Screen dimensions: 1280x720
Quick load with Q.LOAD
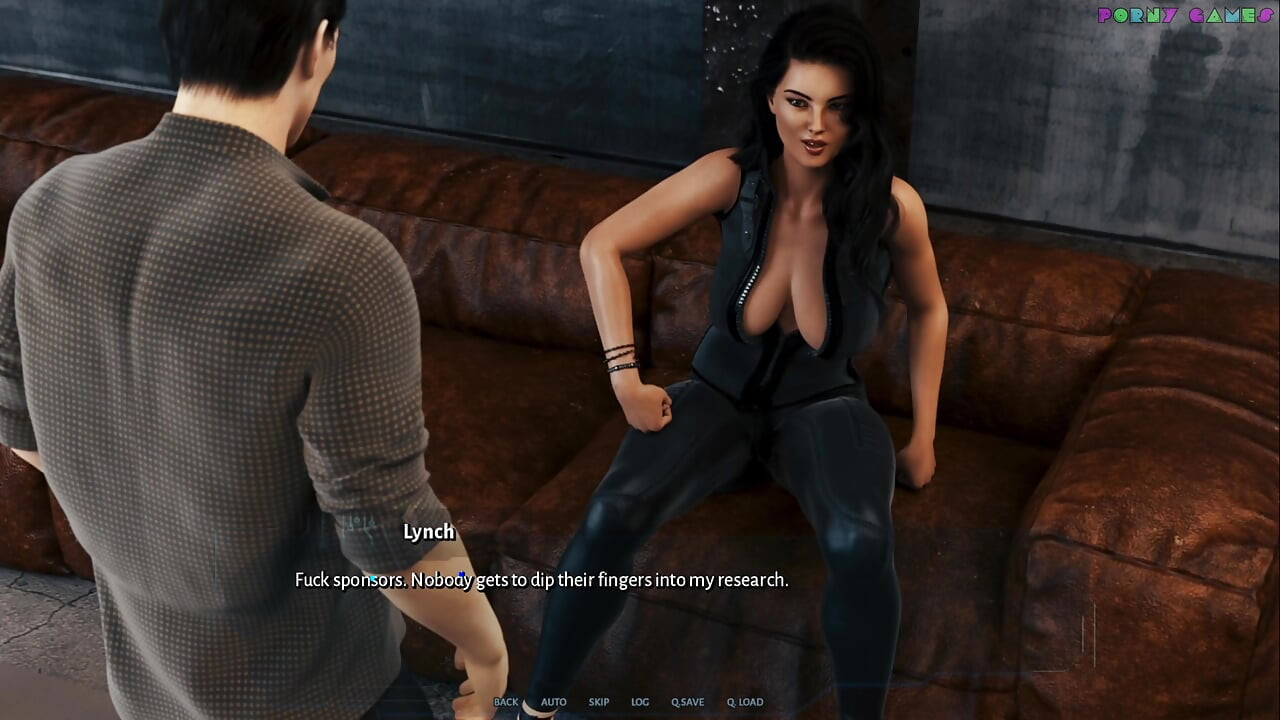coord(744,702)
